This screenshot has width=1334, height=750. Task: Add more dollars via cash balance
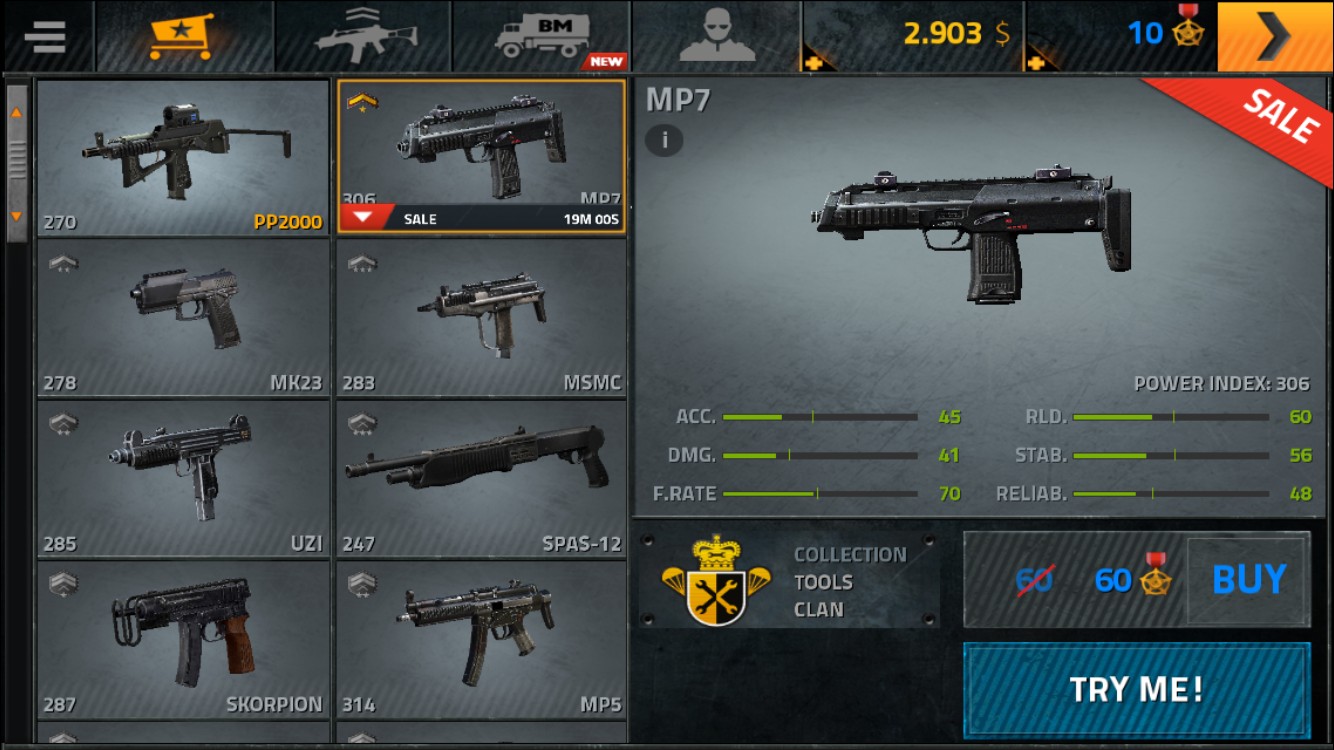(x=915, y=36)
